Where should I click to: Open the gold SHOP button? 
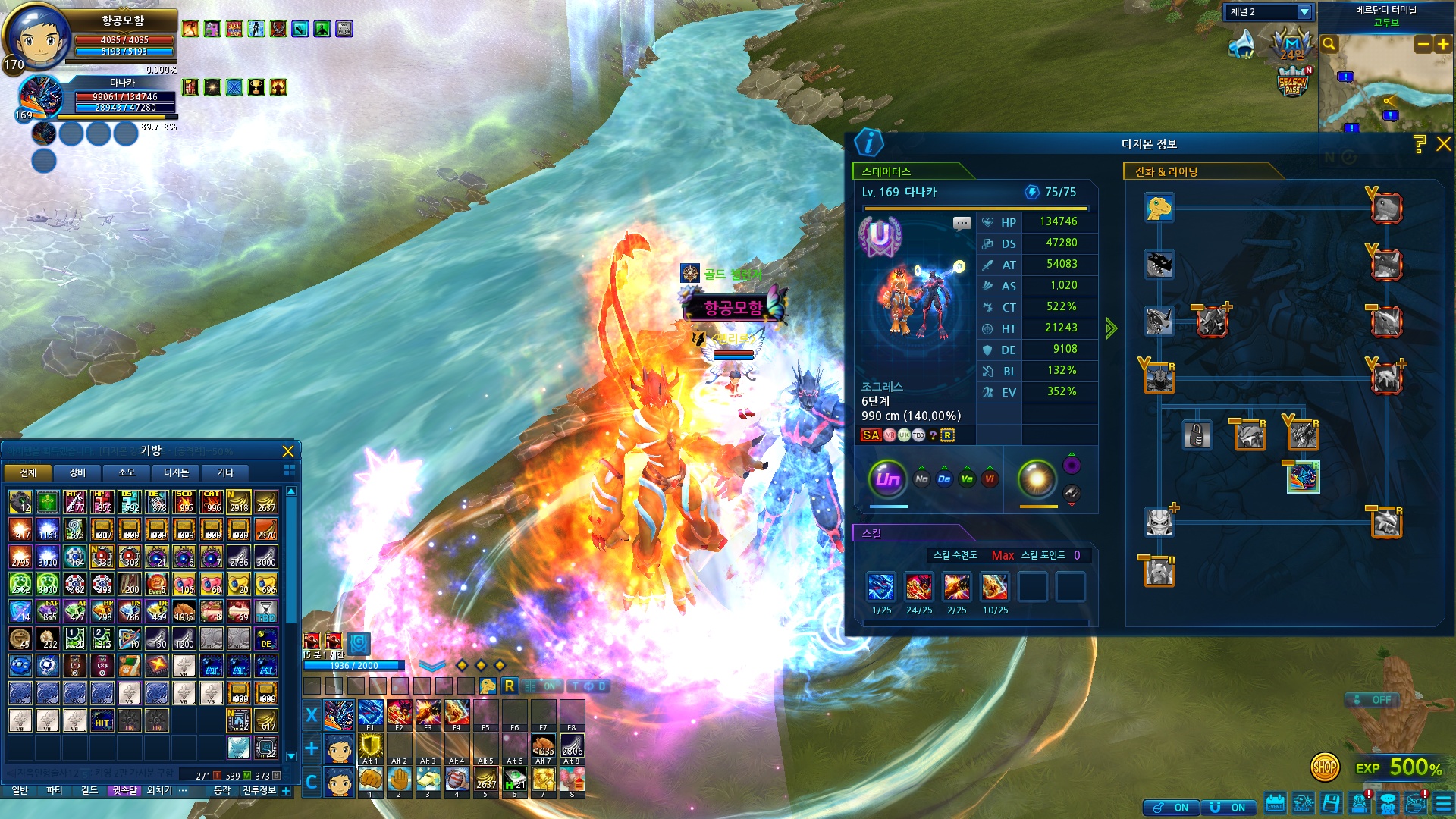click(x=1324, y=767)
